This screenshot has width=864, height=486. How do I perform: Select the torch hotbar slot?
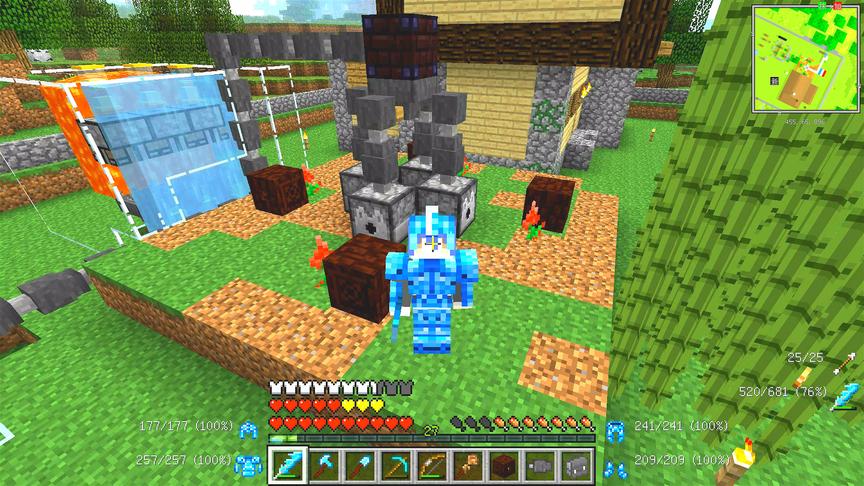pos(467,465)
